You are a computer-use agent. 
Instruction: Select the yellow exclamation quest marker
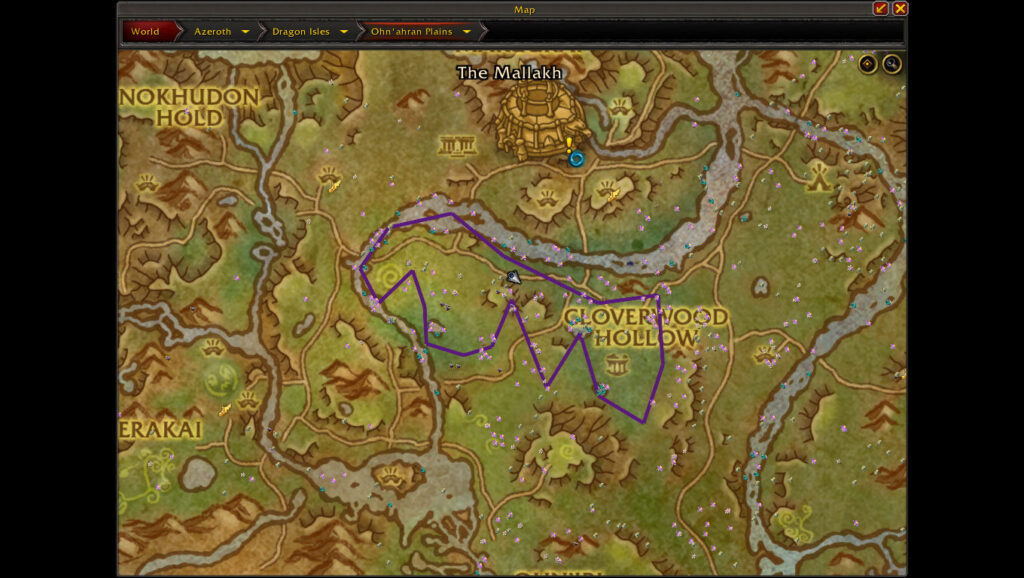pyautogui.click(x=569, y=145)
